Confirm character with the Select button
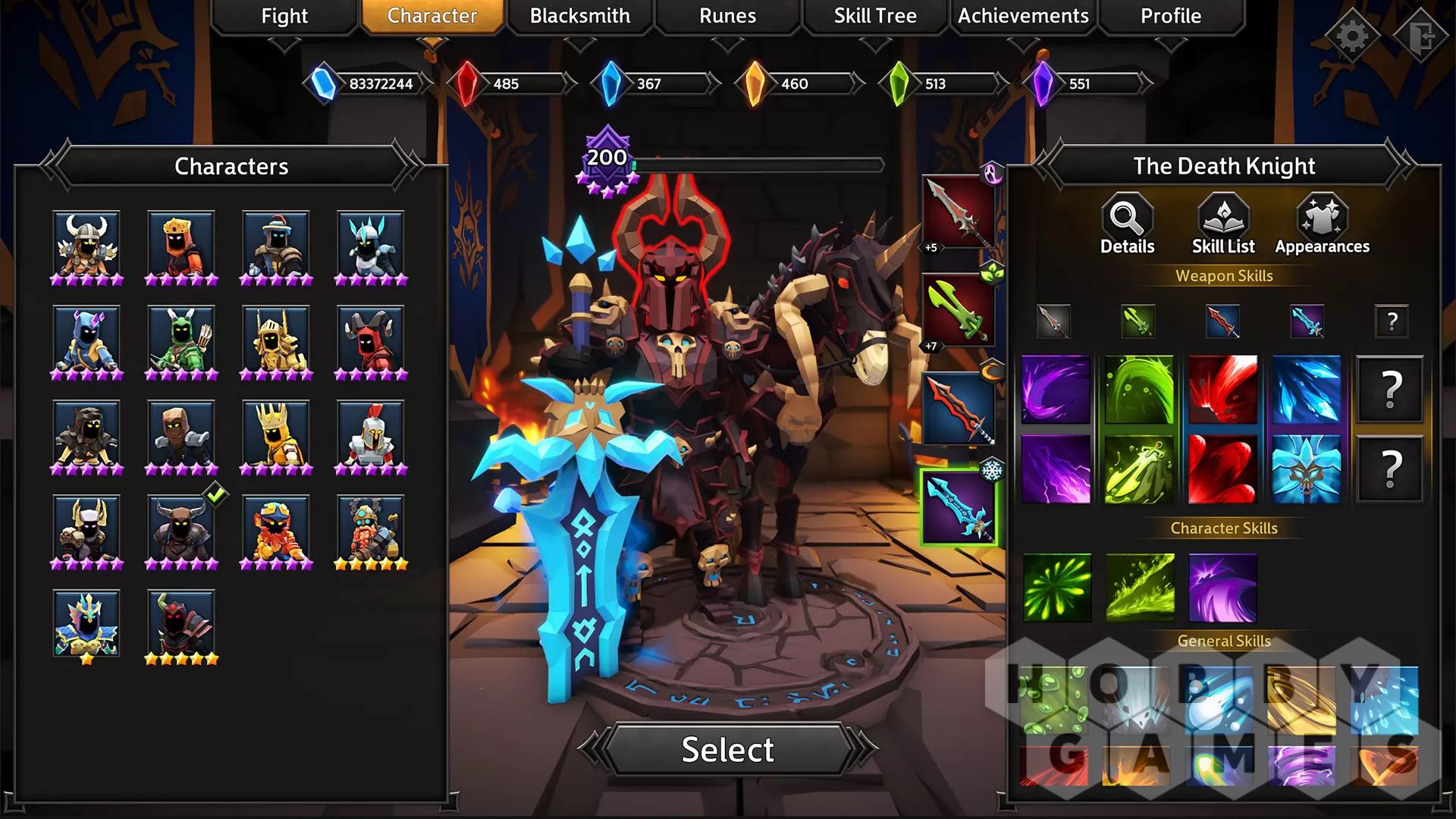This screenshot has height=819, width=1456. click(x=727, y=749)
